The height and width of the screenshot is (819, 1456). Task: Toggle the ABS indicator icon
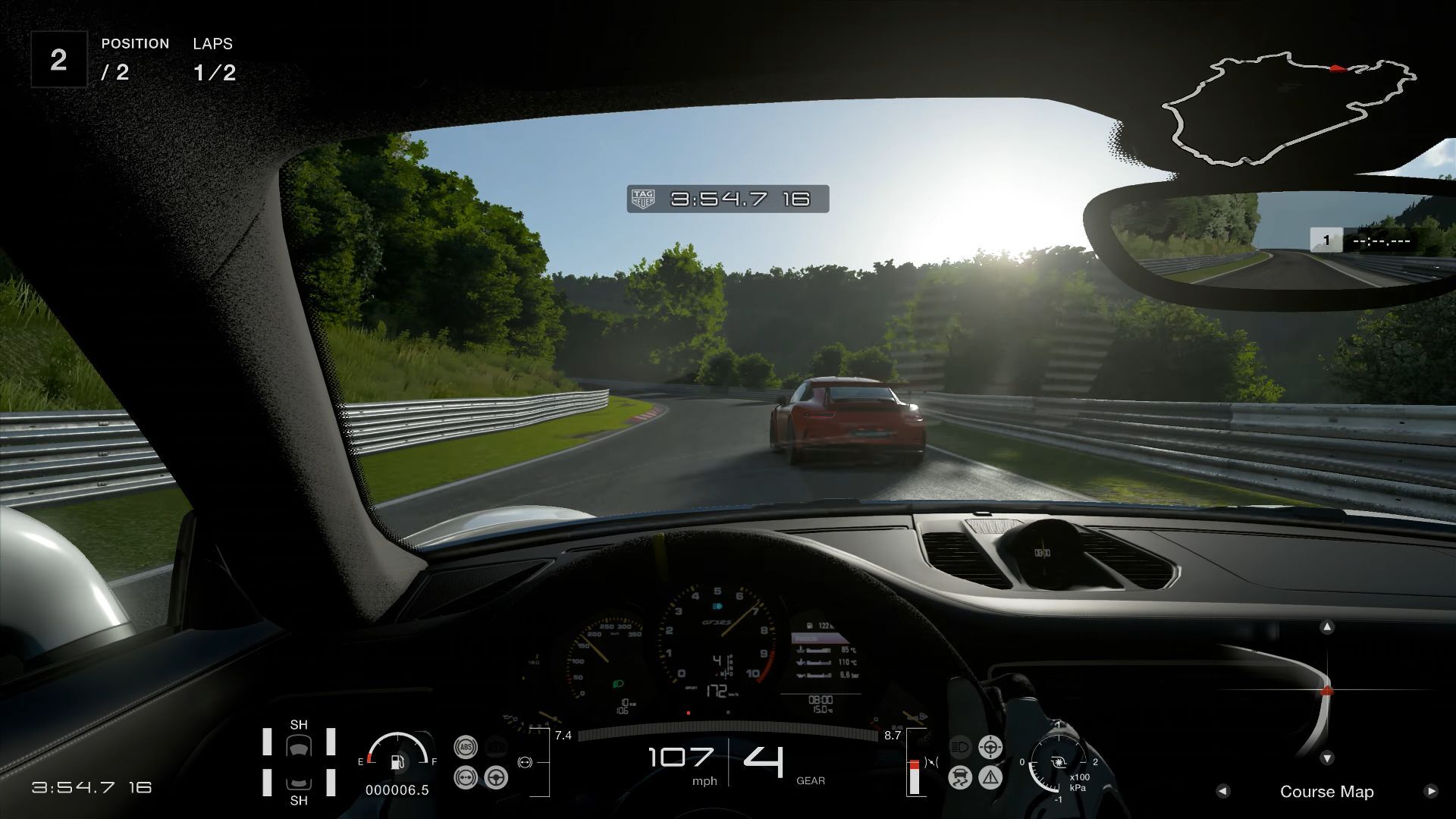pos(466,747)
